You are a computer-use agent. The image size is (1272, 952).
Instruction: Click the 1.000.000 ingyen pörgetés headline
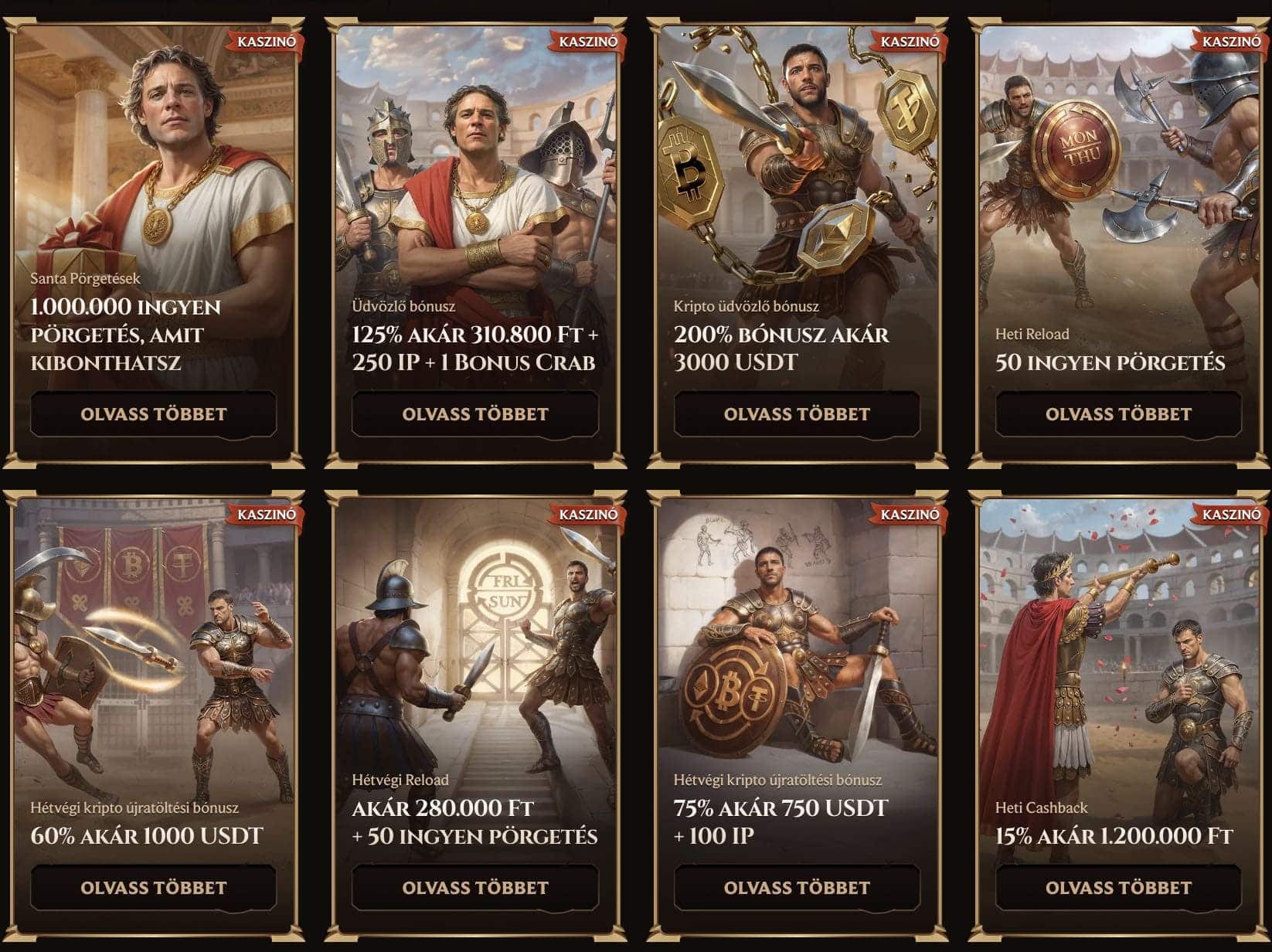(126, 335)
